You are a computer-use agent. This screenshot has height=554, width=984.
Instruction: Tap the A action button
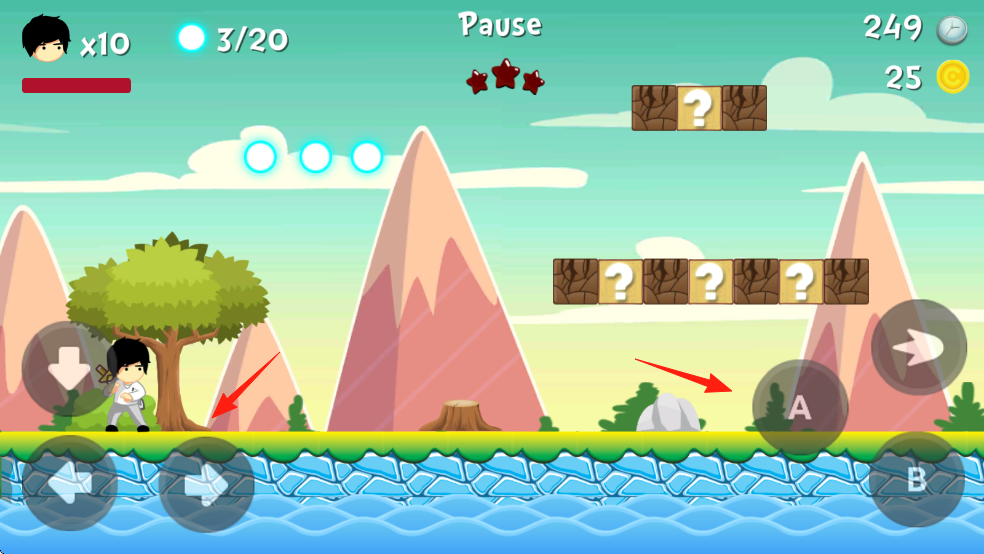800,407
